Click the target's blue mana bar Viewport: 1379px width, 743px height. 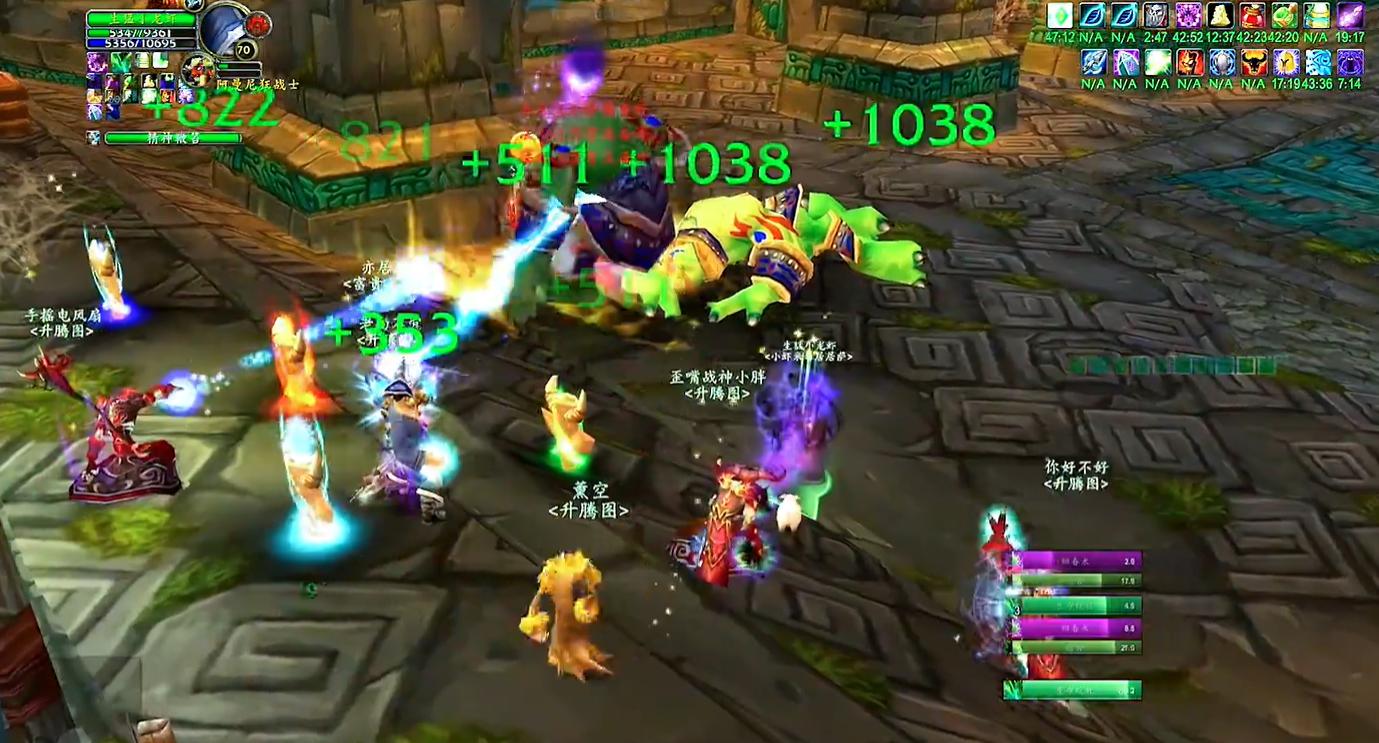click(140, 44)
